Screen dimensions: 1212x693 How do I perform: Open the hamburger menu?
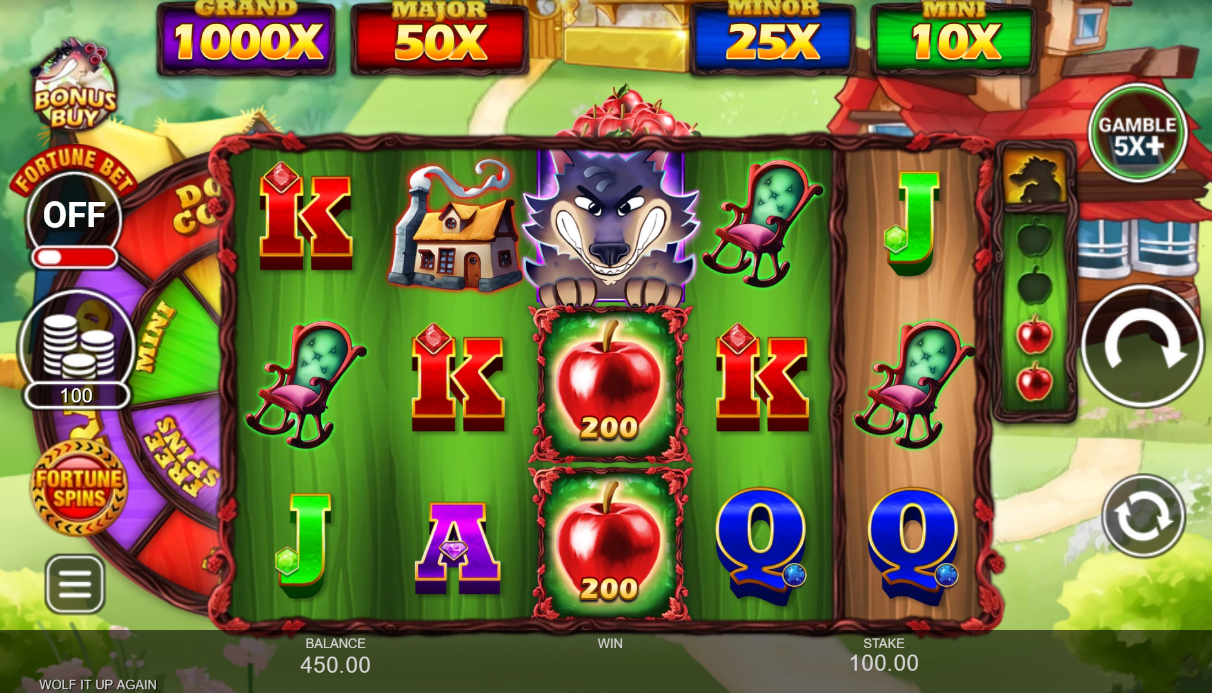pos(75,583)
